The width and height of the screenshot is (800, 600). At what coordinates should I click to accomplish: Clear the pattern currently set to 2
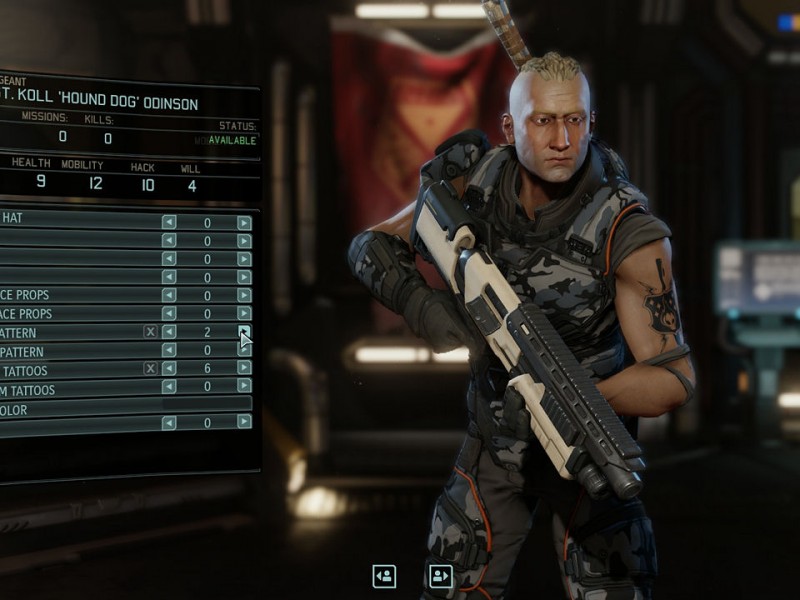[150, 332]
